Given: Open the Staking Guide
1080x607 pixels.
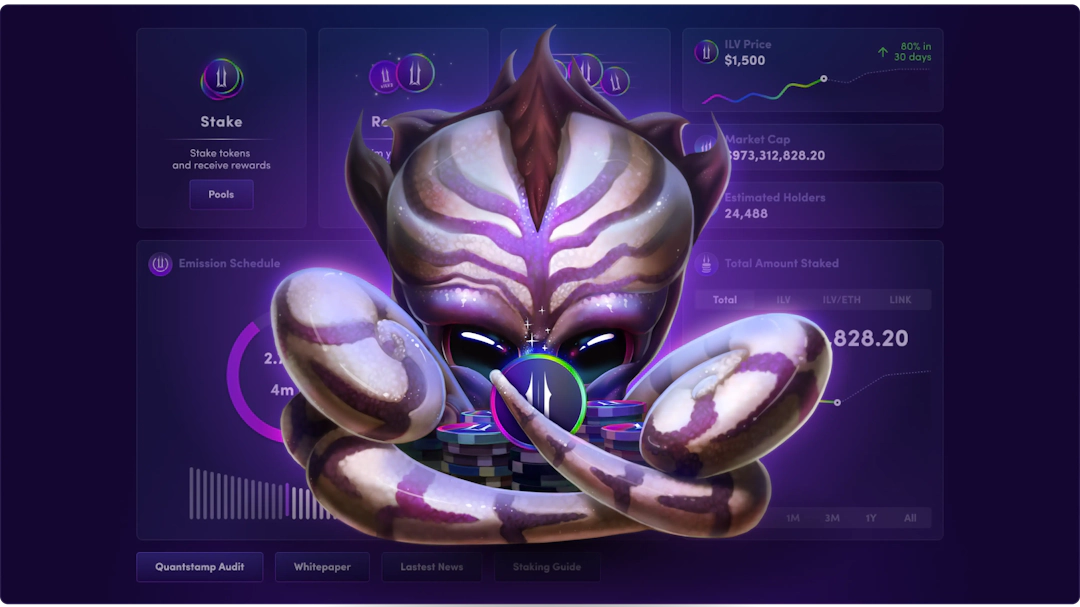Looking at the screenshot, I should point(546,567).
